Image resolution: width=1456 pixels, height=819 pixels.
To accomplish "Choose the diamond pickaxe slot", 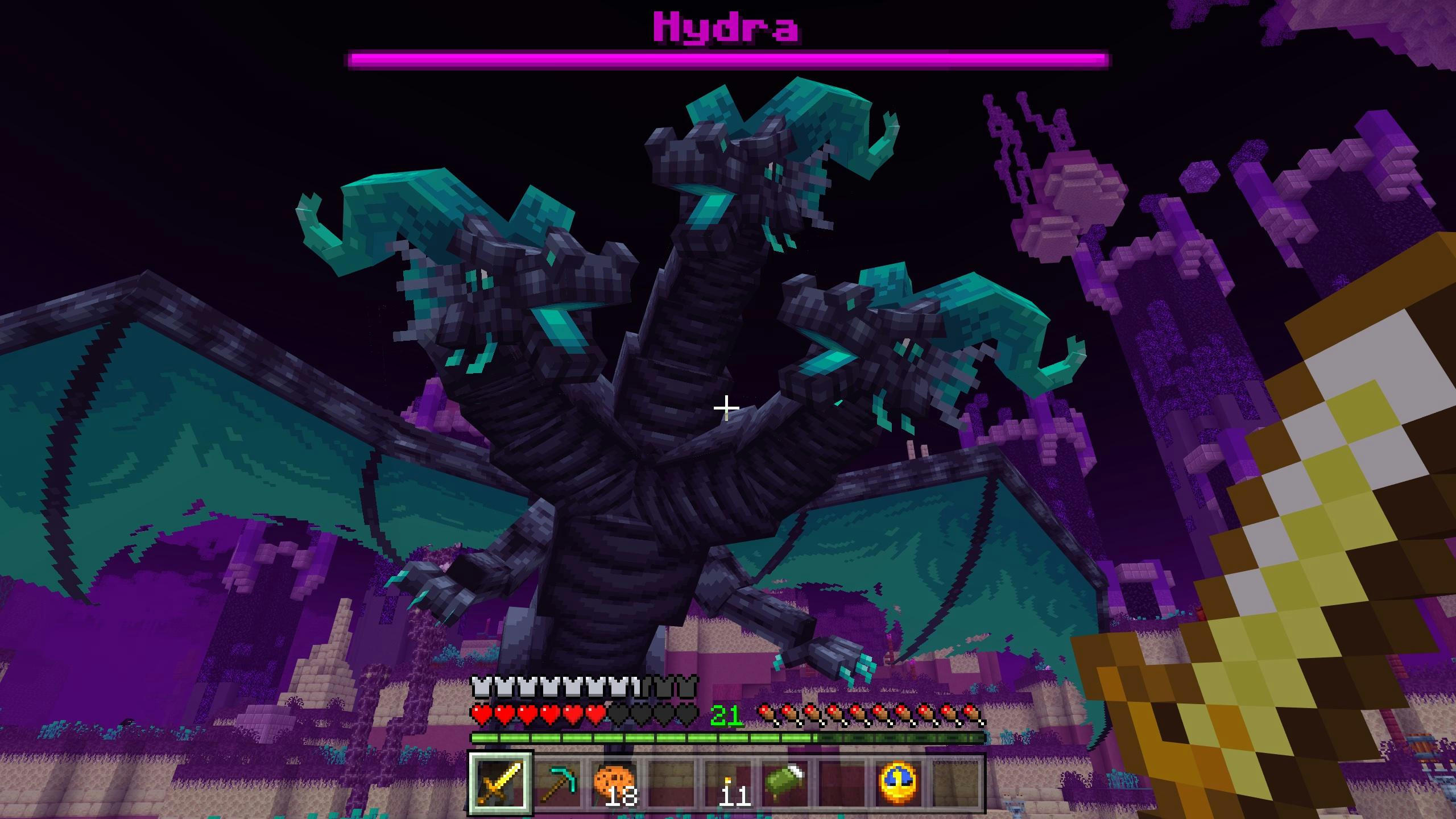I will click(557, 783).
